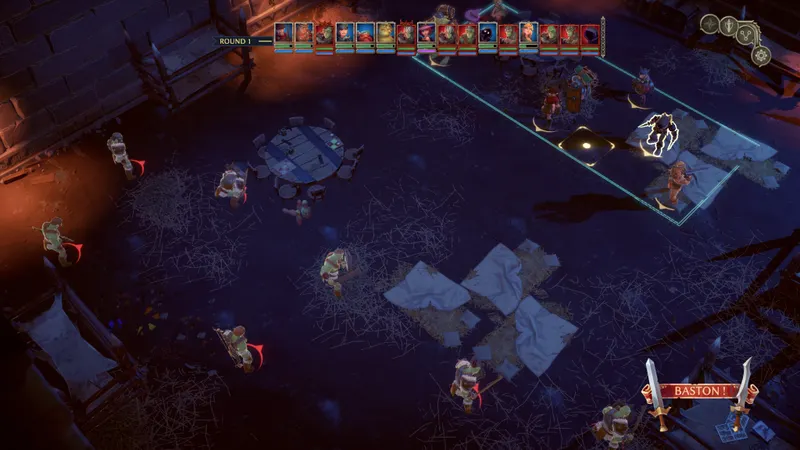Pick the blonde woman portrait in turn order

(529, 35)
